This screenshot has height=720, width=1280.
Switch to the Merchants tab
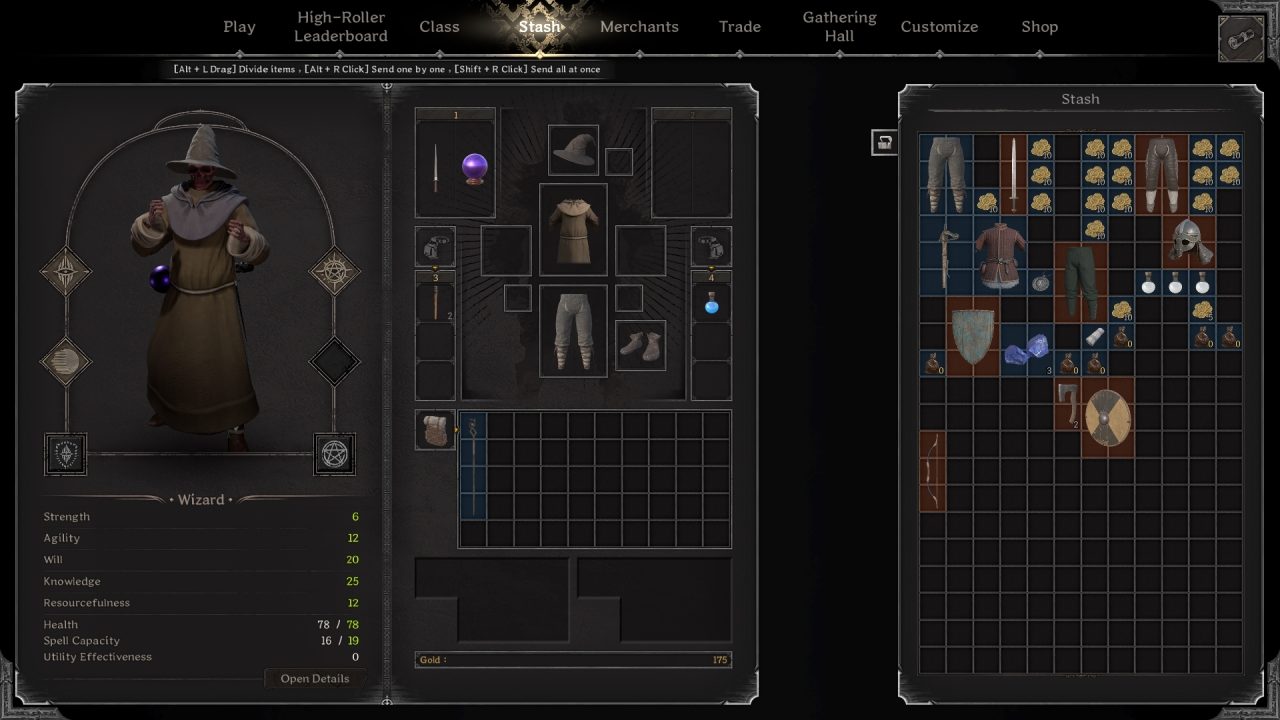tap(639, 26)
